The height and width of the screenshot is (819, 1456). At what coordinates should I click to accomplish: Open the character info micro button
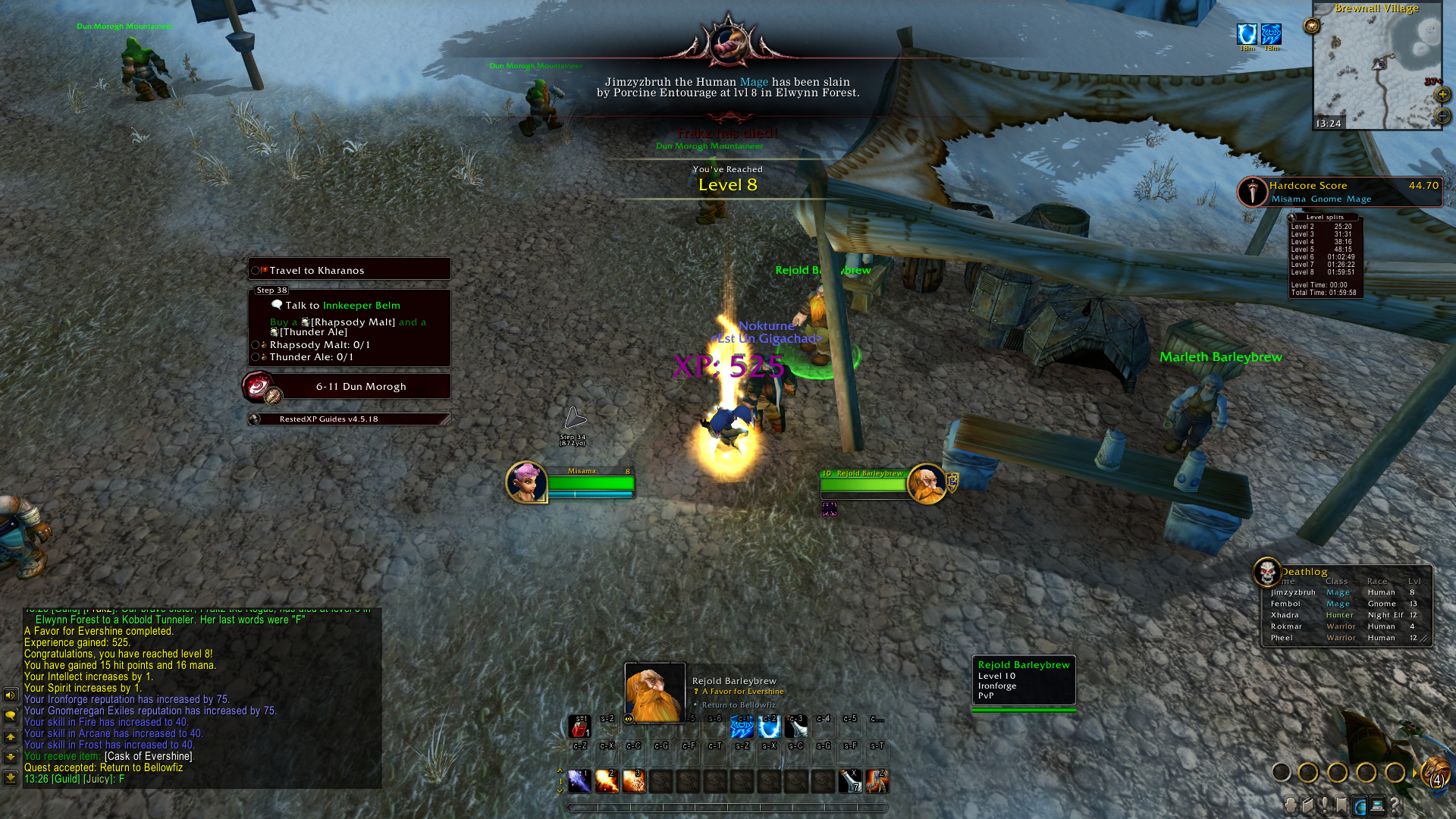[x=1291, y=805]
